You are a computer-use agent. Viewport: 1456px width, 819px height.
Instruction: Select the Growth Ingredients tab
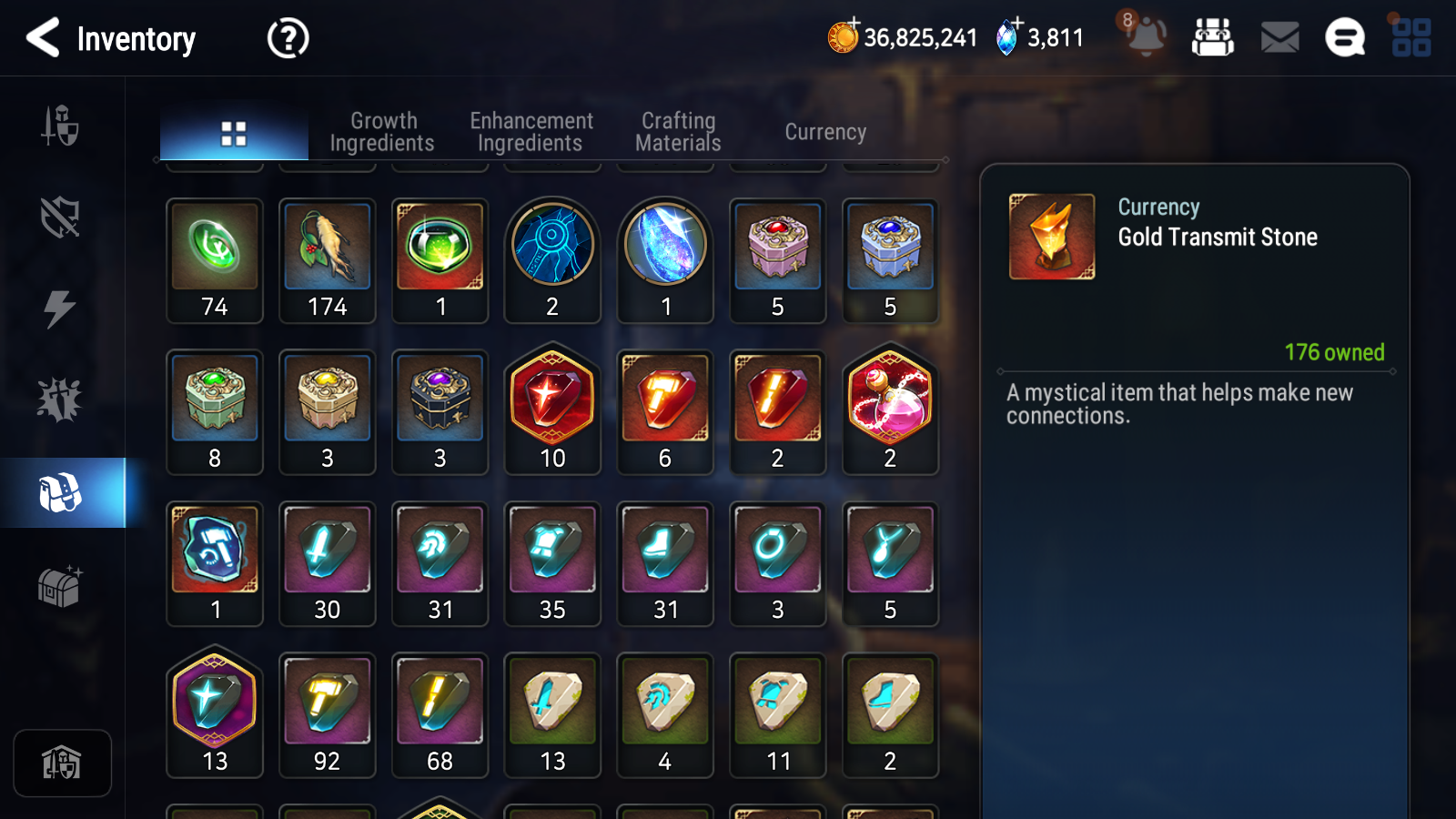click(383, 131)
